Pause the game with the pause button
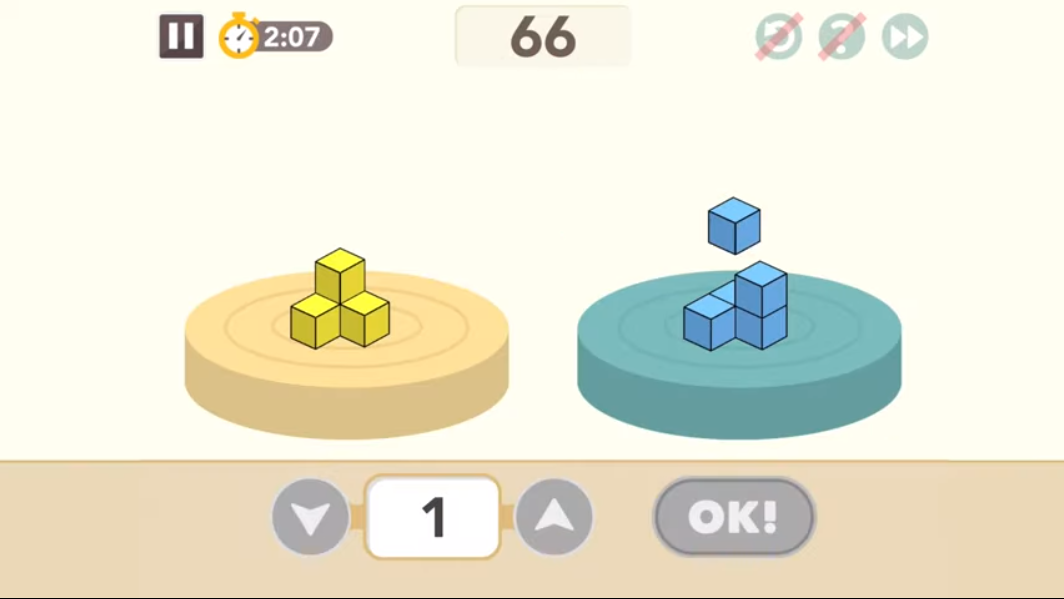 coord(181,37)
